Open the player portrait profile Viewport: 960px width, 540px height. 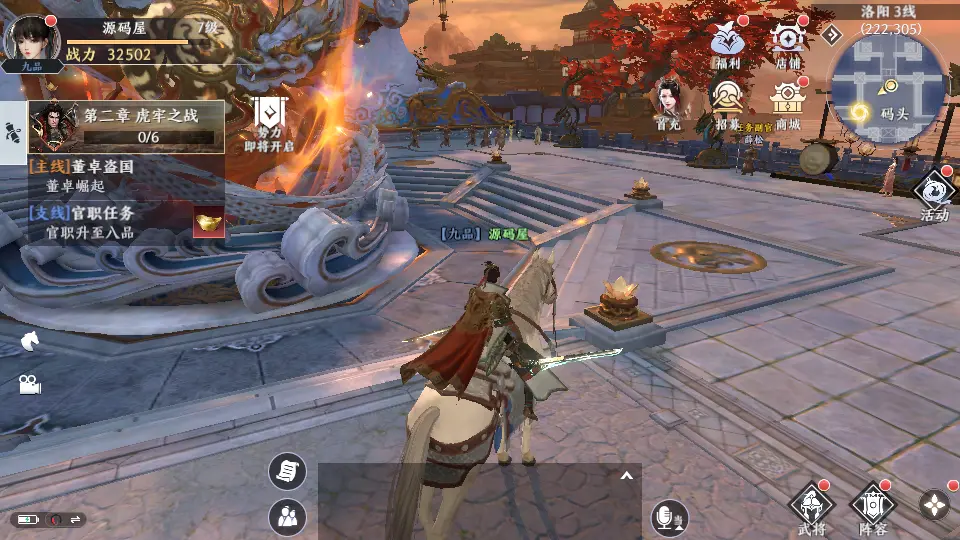[x=24, y=40]
